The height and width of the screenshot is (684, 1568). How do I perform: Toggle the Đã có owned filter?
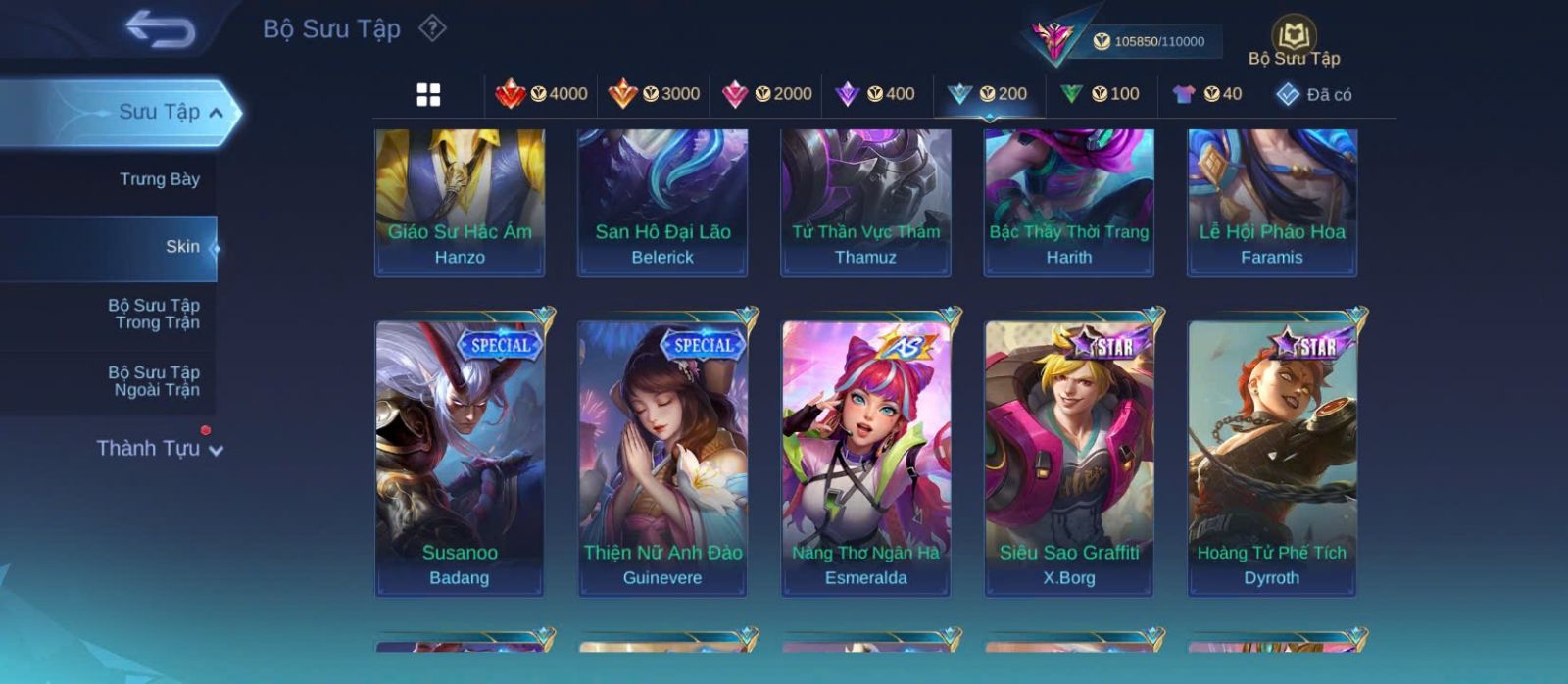coord(1314,94)
